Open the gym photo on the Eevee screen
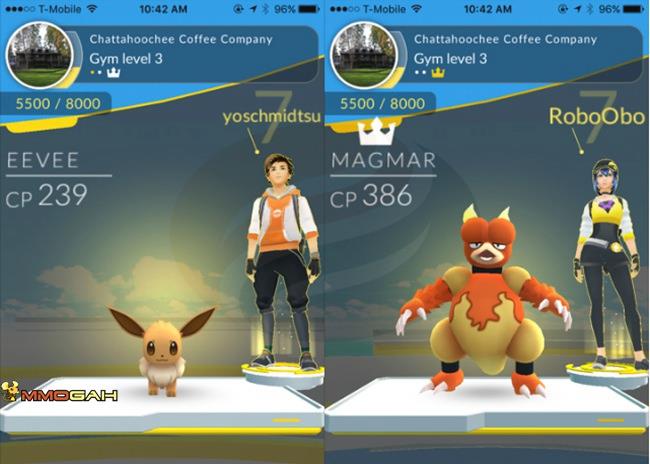 (x=39, y=55)
